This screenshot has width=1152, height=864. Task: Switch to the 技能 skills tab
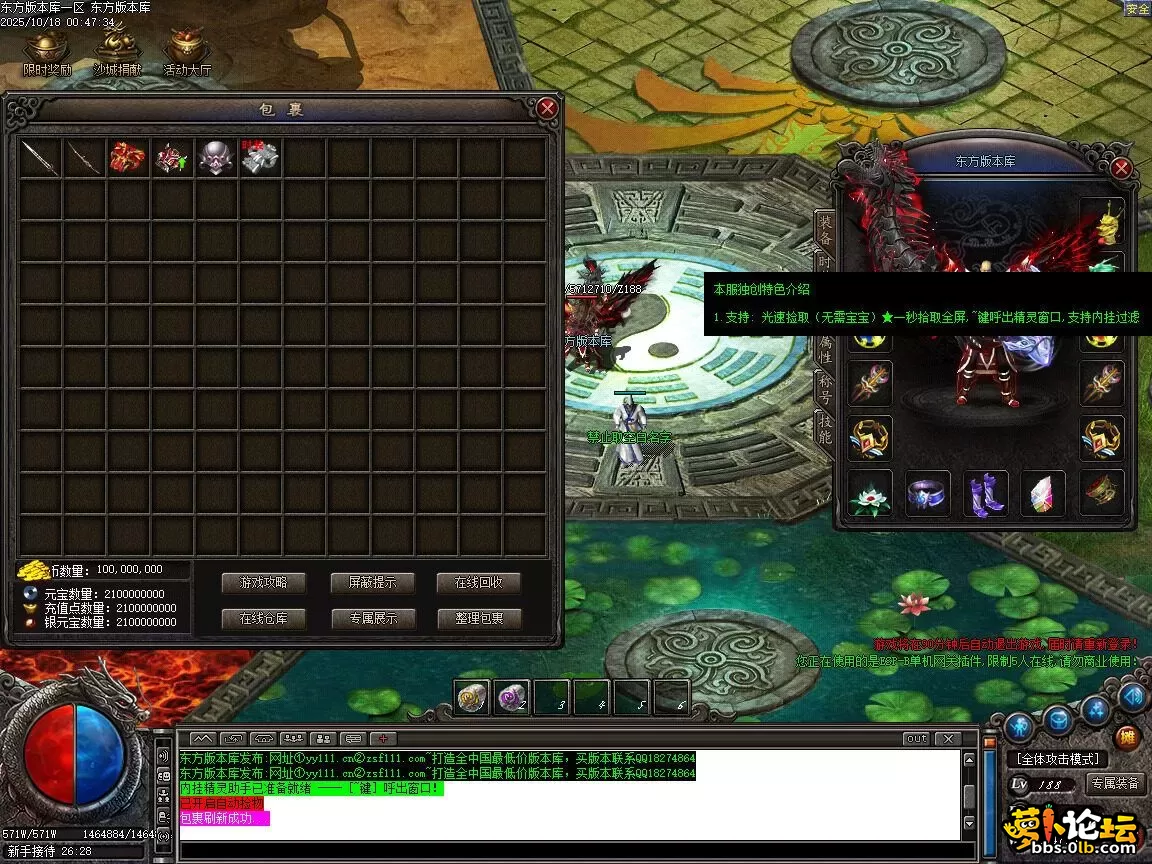point(825,428)
